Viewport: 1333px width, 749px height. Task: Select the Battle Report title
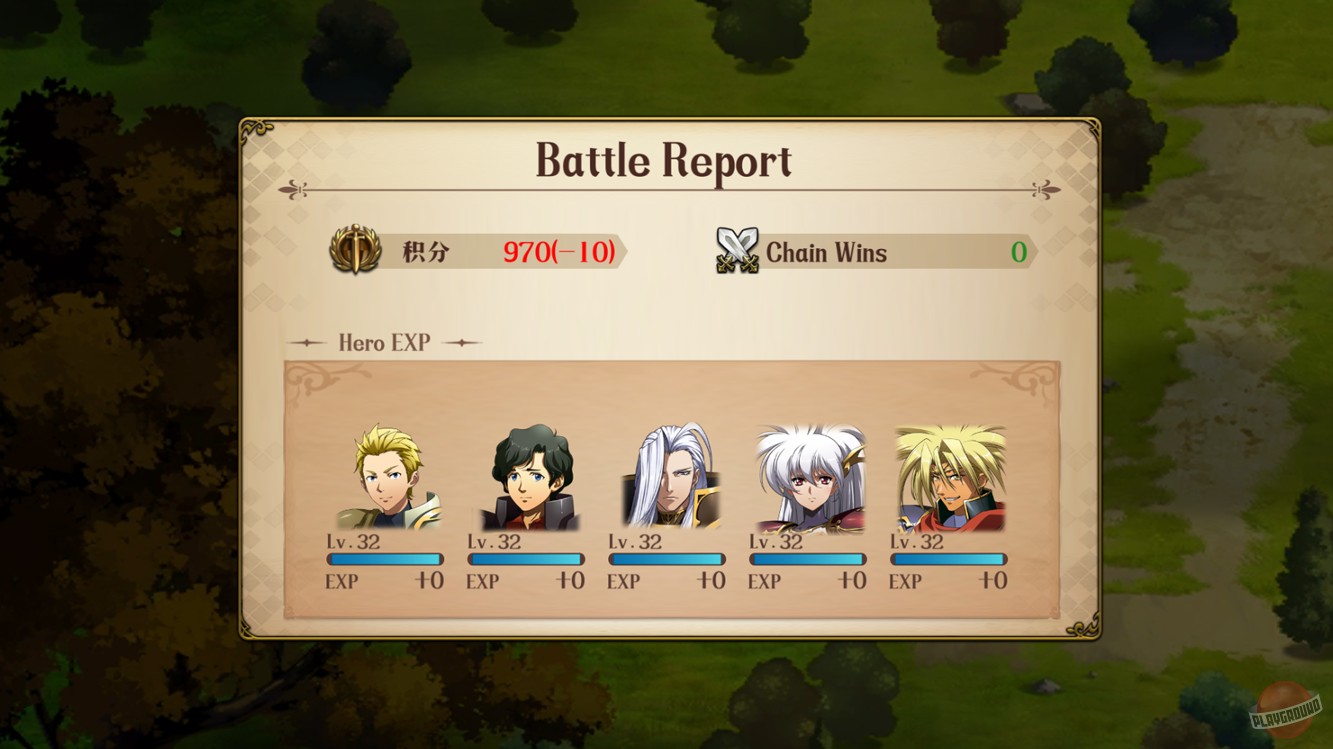tap(662, 160)
